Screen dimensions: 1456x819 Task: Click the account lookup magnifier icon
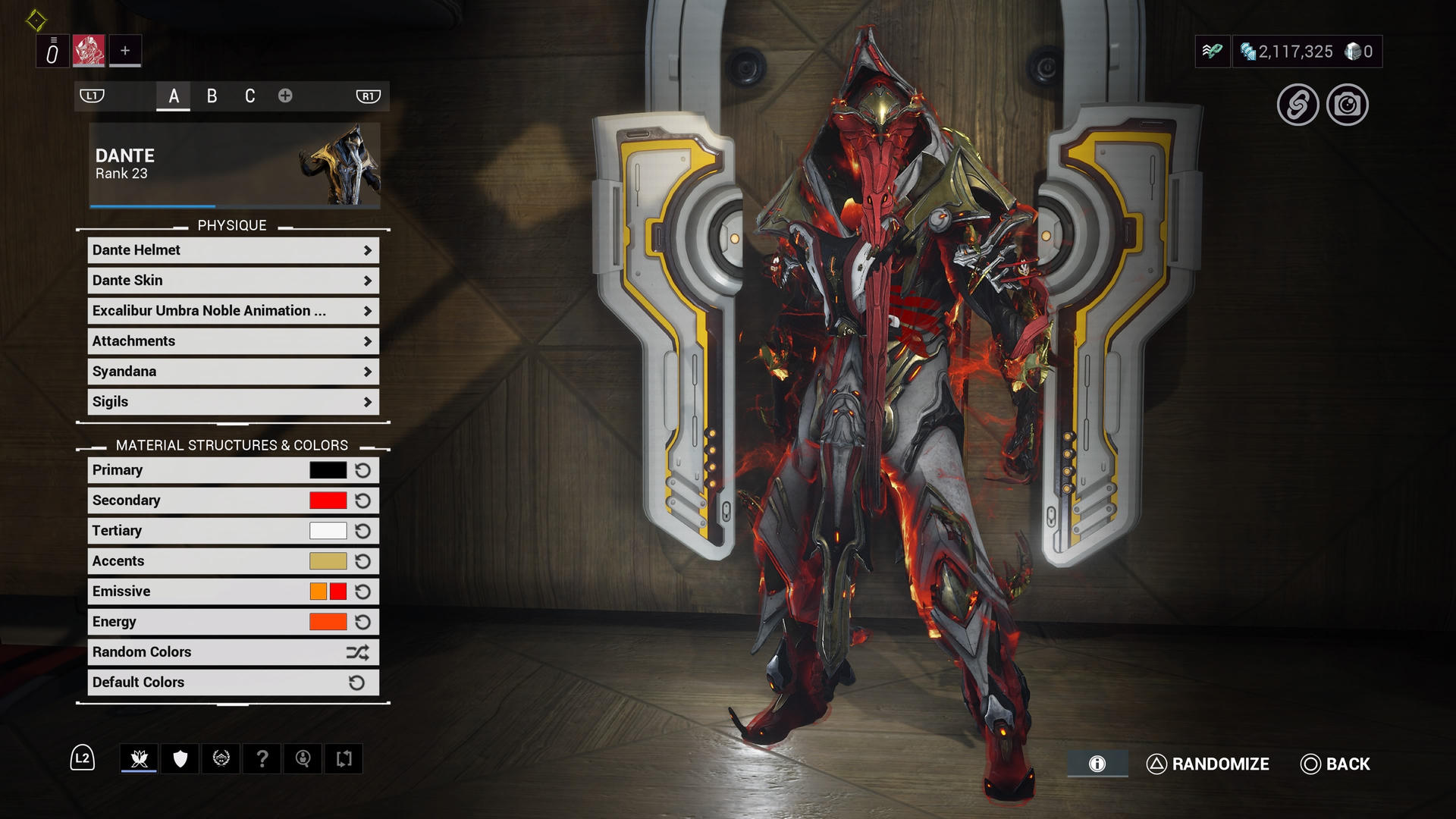coord(303,758)
